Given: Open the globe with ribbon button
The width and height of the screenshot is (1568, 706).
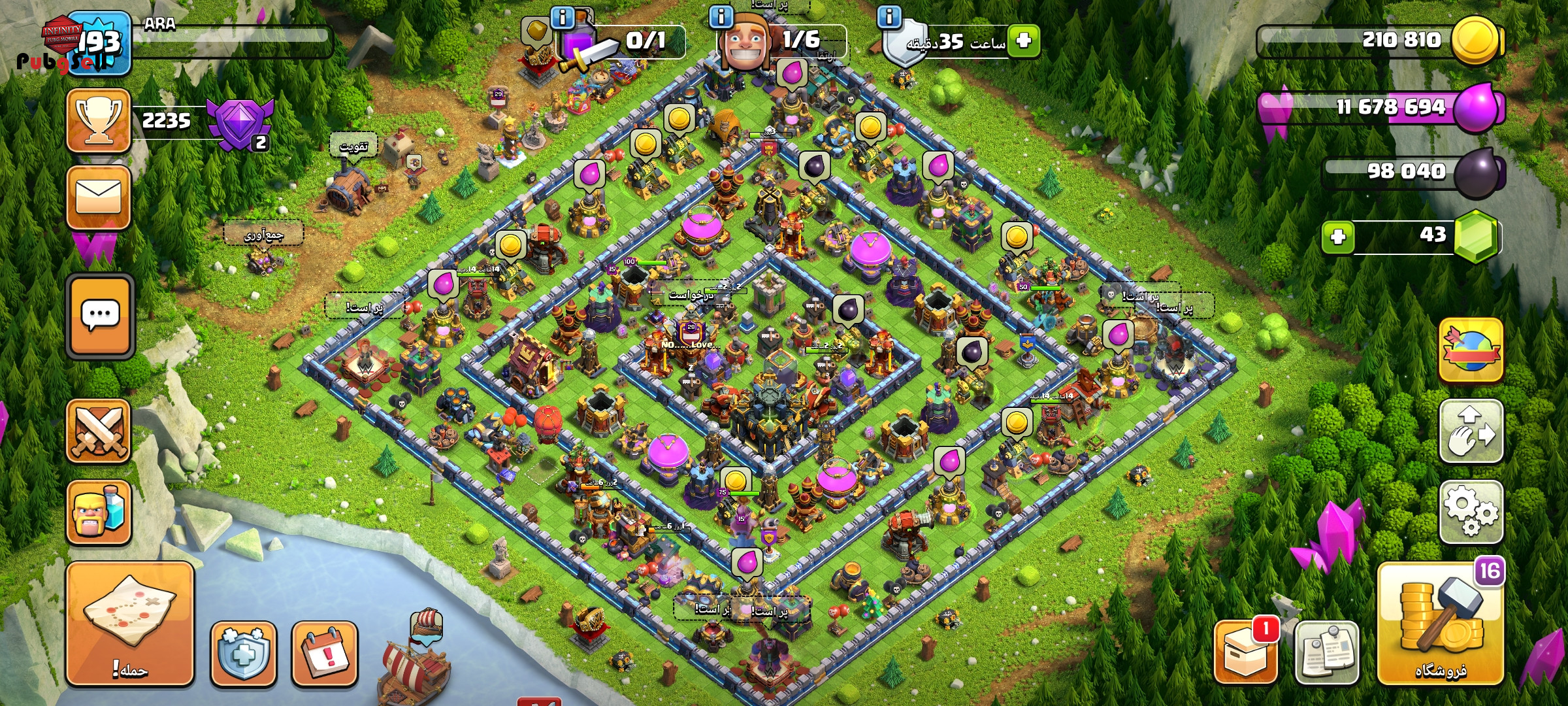Looking at the screenshot, I should click(x=1471, y=350).
